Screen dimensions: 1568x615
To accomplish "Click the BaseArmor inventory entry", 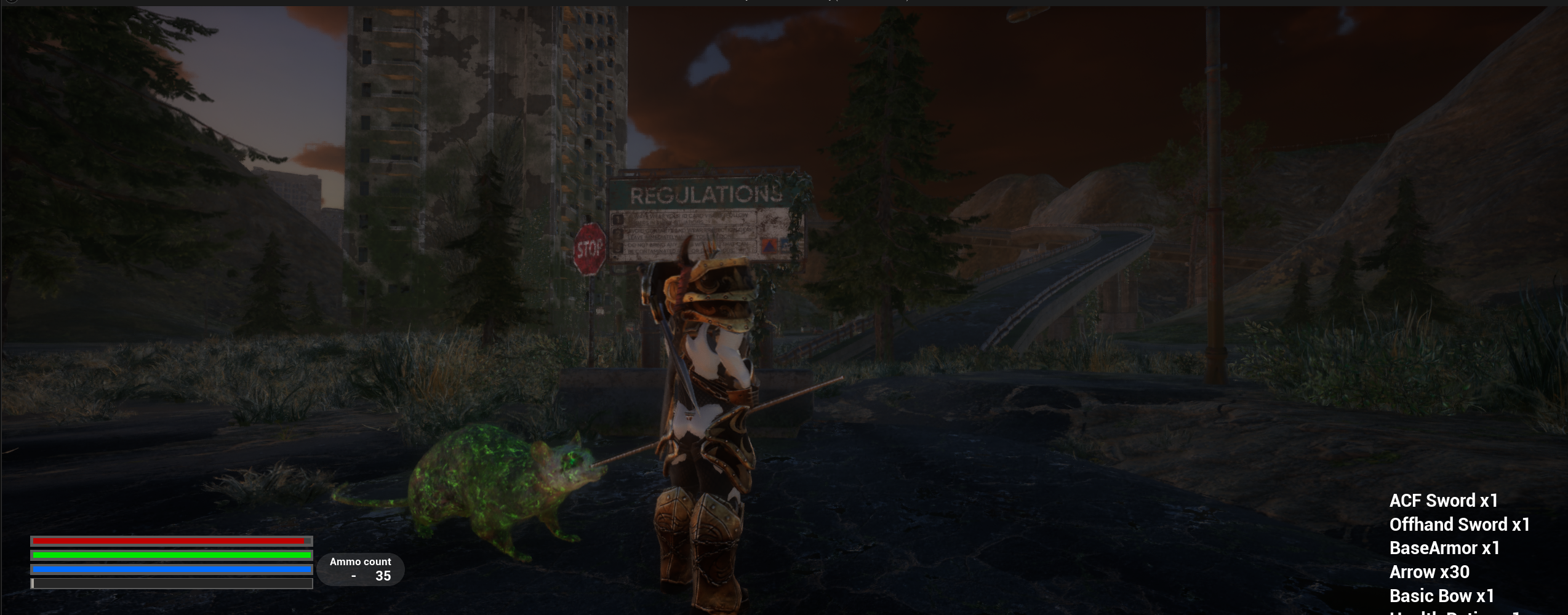I will click(x=1444, y=548).
